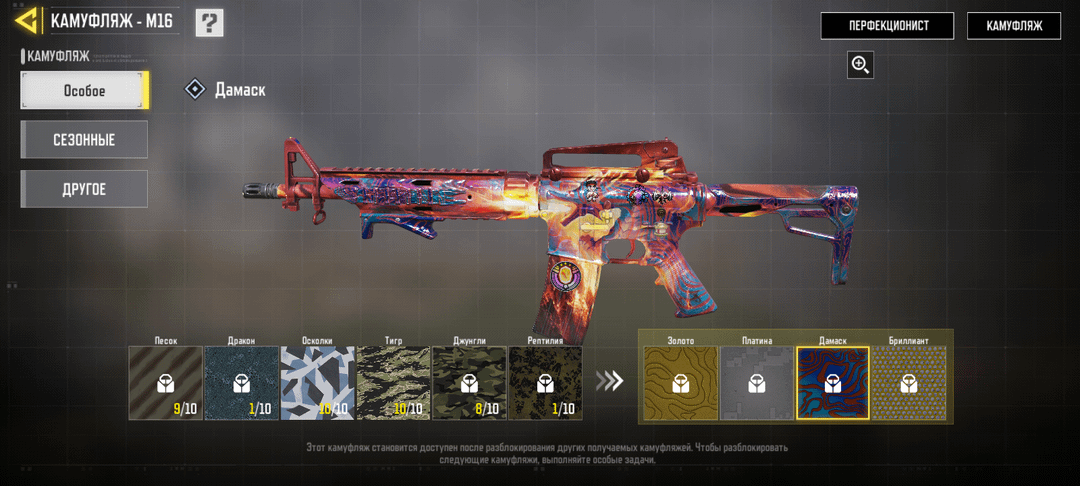This screenshot has height=486, width=1080.
Task: Open the ДРУГОЕ camouflage category
Action: point(84,189)
